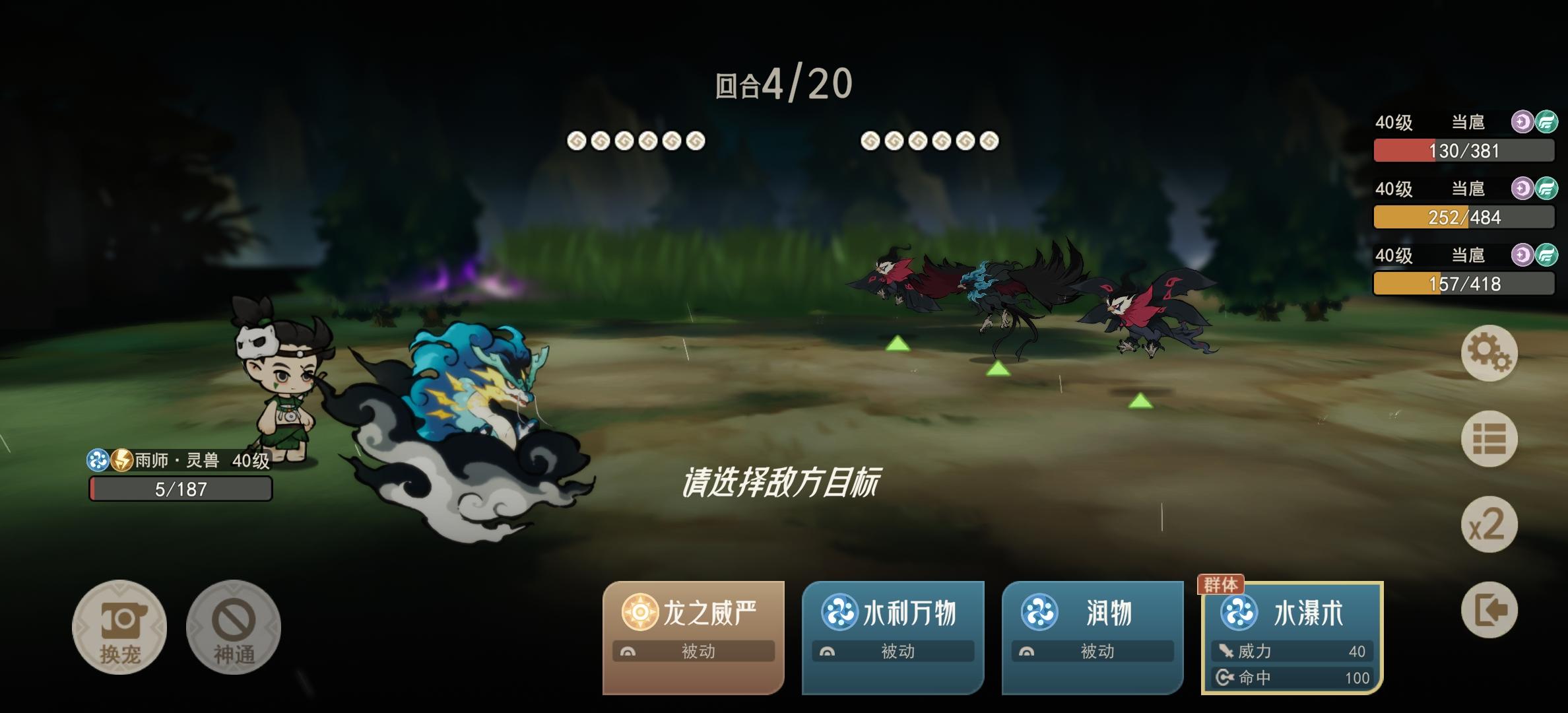The image size is (1568, 713).
Task: Tap the 换宠 swap pet icon
Action: tap(119, 627)
